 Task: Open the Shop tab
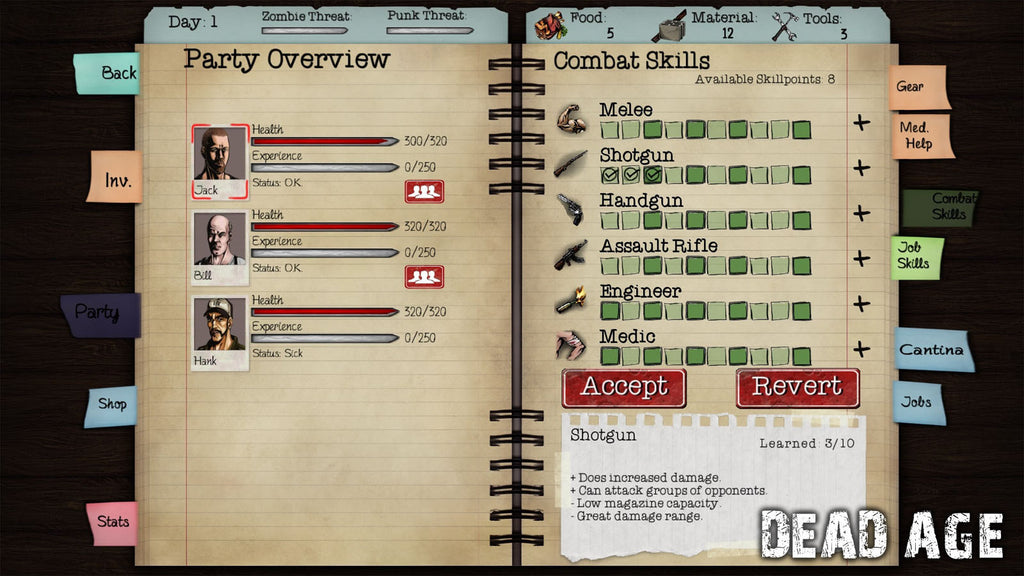coord(111,404)
